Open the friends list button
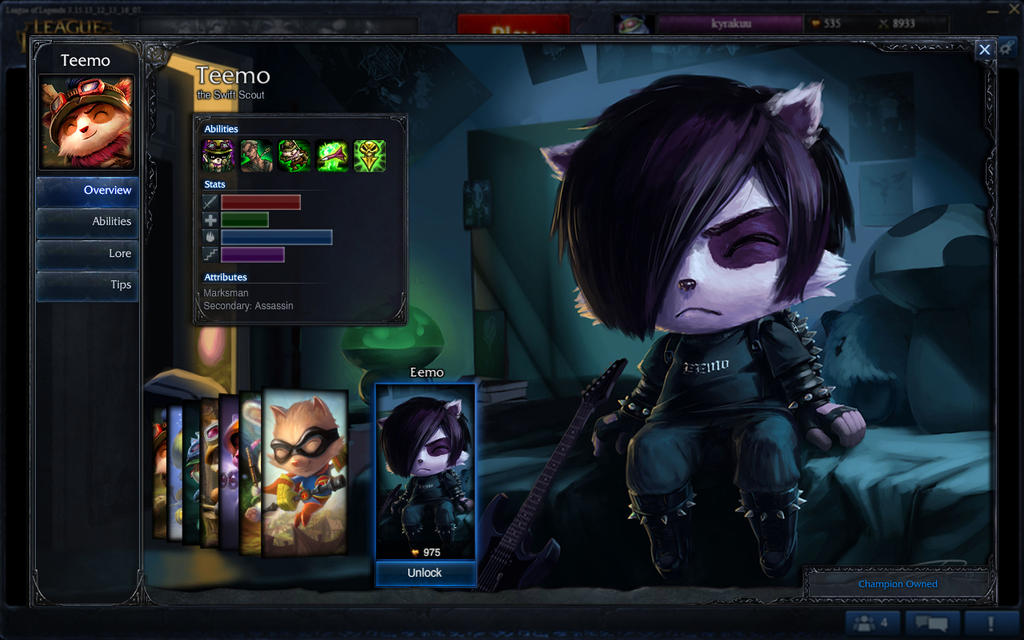 click(x=872, y=623)
